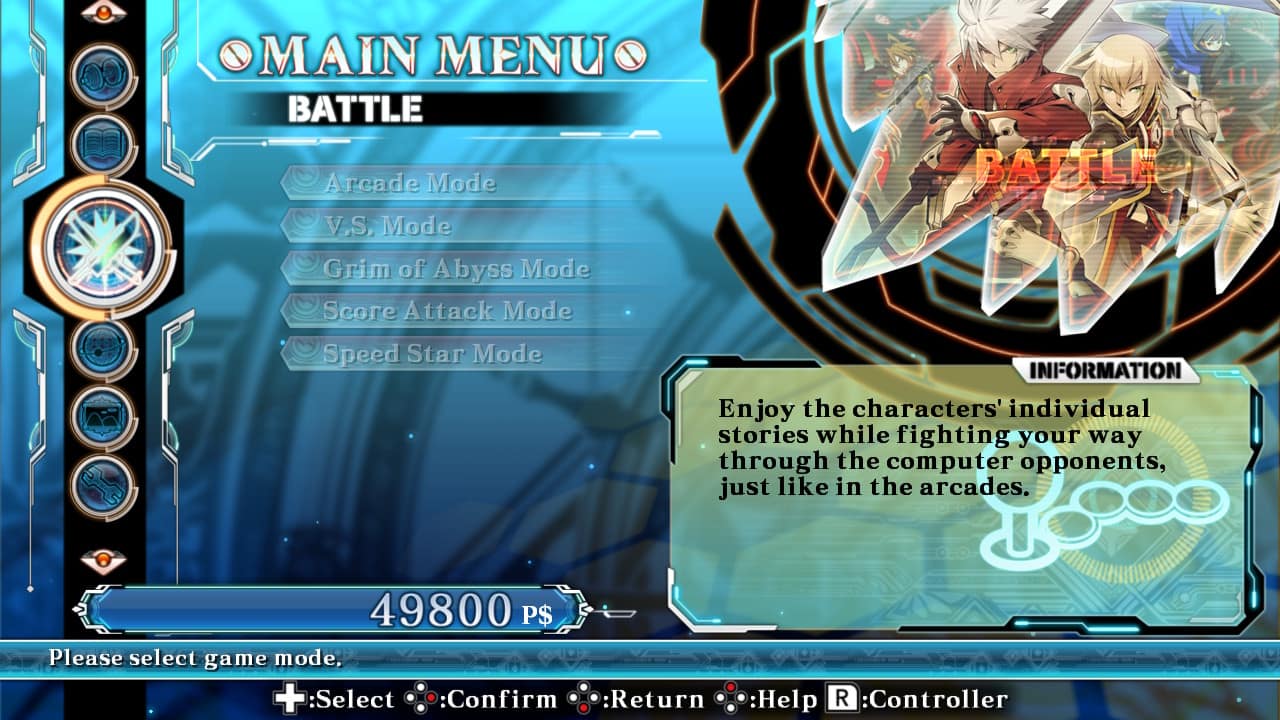
Task: Select Arcade Mode from the Battle list
Action: [410, 183]
